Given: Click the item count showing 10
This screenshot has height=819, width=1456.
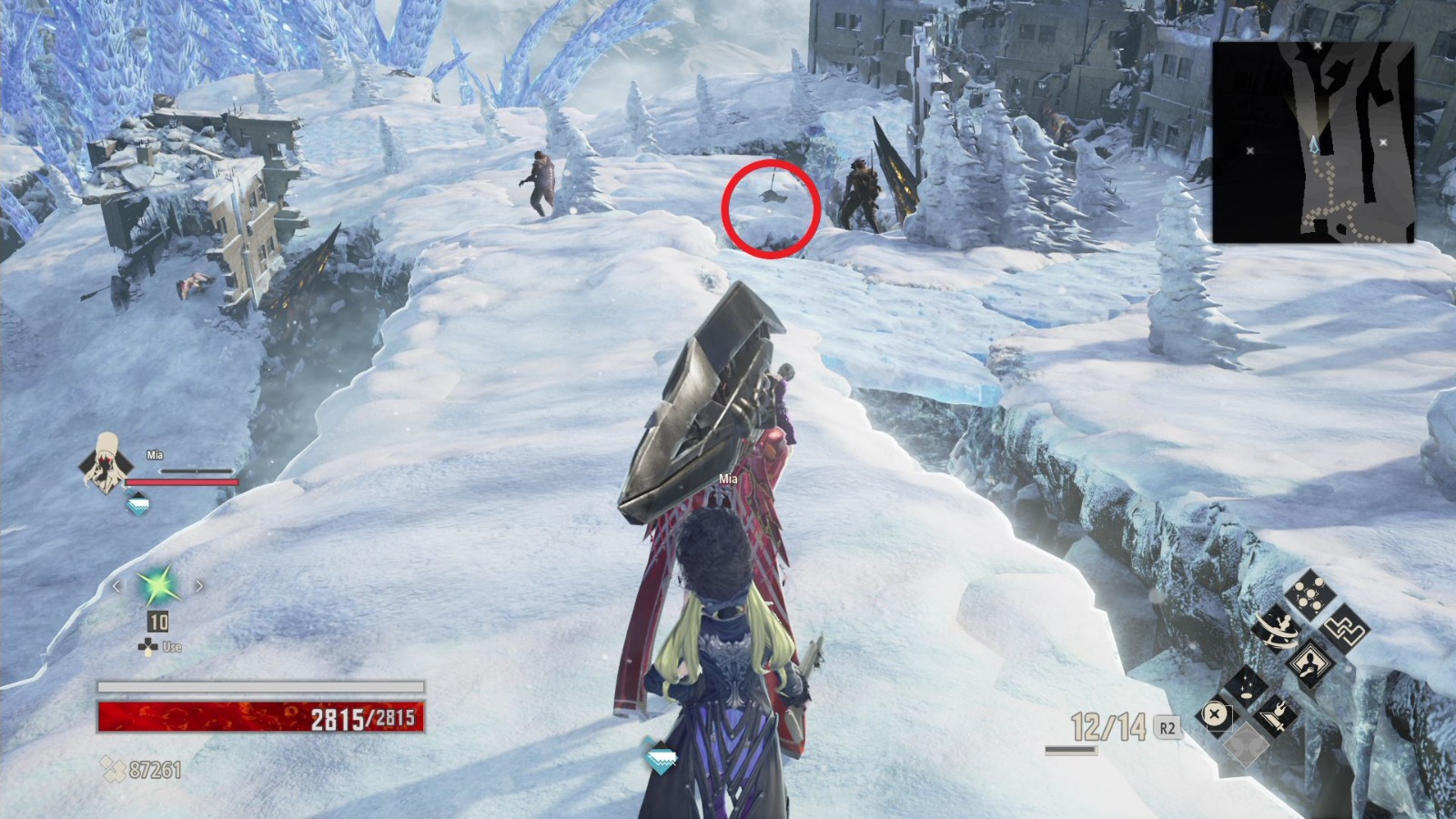Looking at the screenshot, I should click(158, 622).
